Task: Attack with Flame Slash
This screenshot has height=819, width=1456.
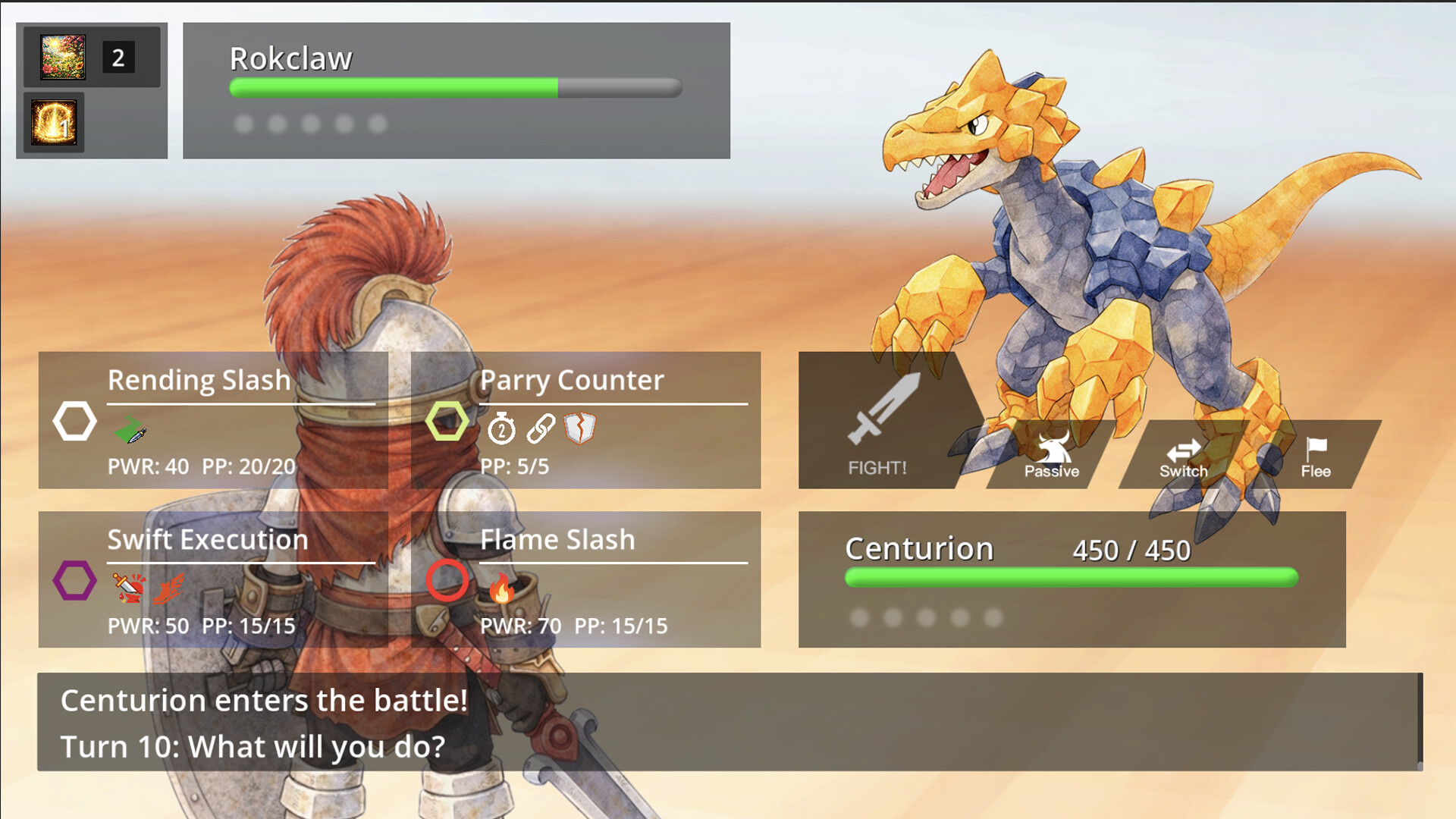Action: [x=585, y=579]
